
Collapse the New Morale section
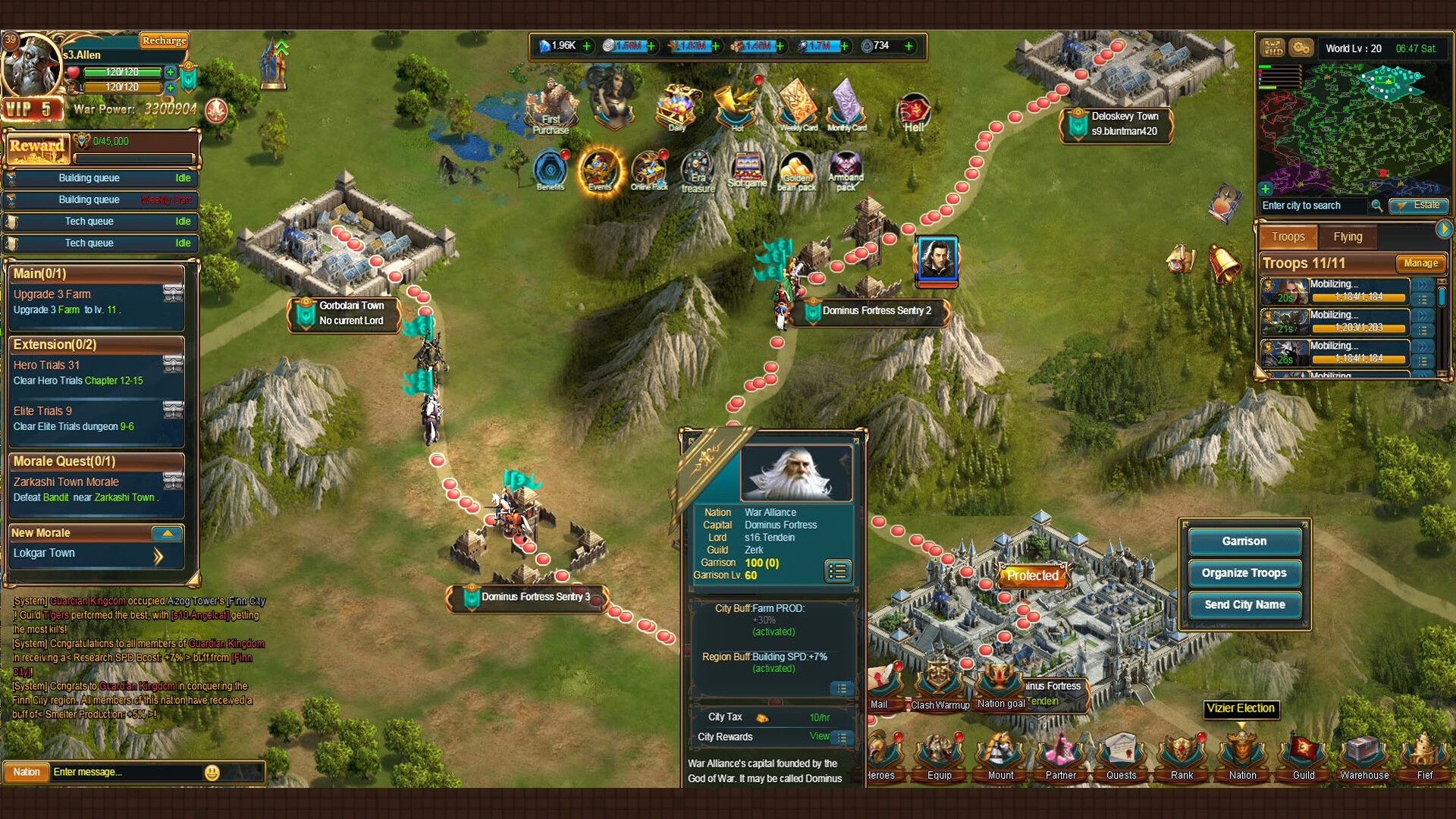(168, 533)
